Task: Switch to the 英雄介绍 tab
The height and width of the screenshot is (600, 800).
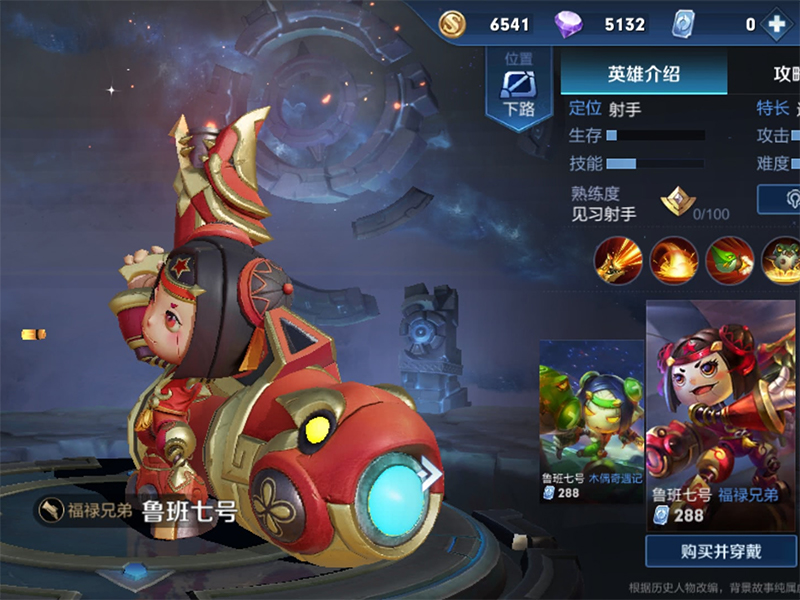Action: click(643, 74)
